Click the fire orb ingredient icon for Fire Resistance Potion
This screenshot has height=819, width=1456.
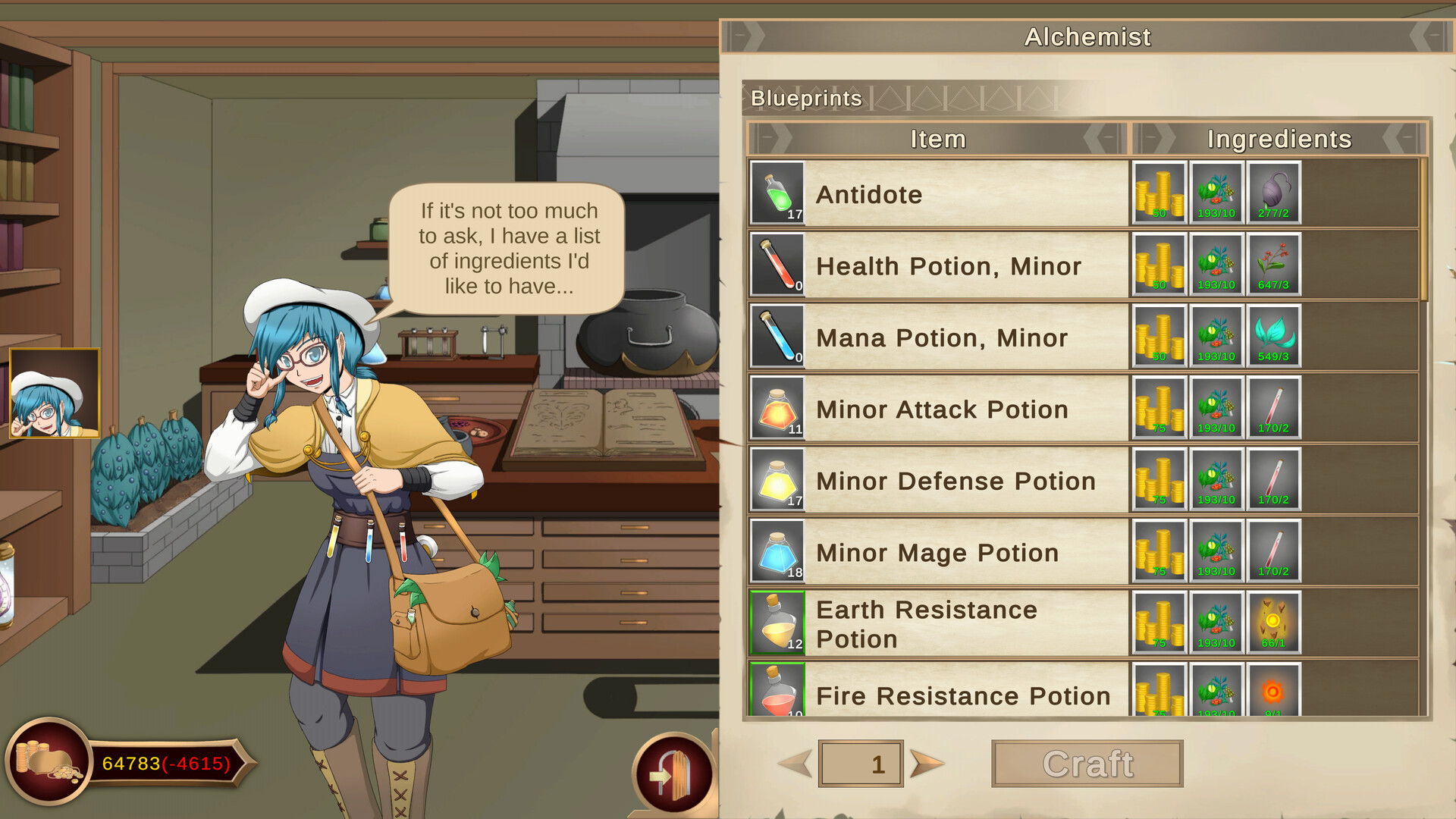pyautogui.click(x=1273, y=692)
